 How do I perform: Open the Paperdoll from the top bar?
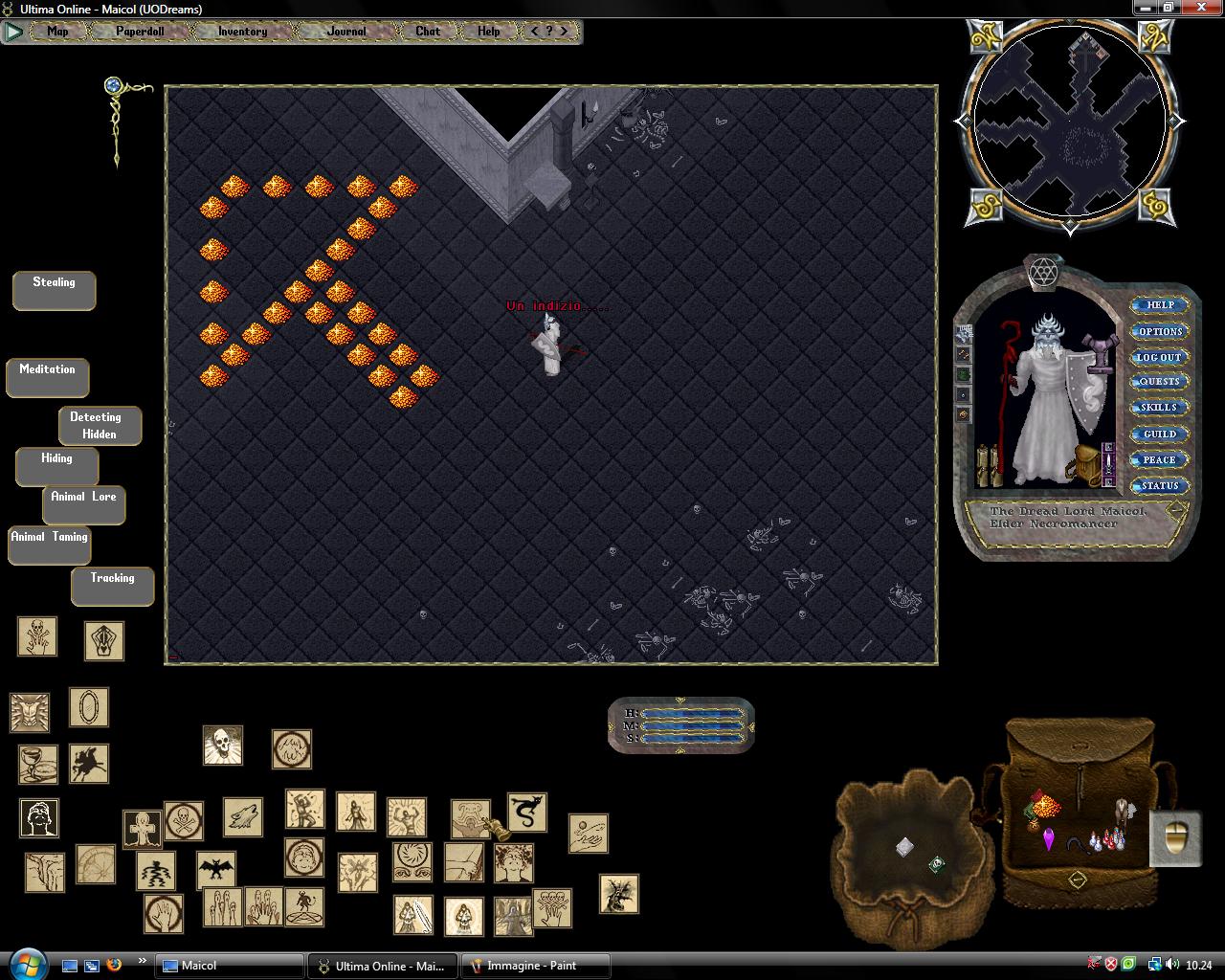coord(140,32)
